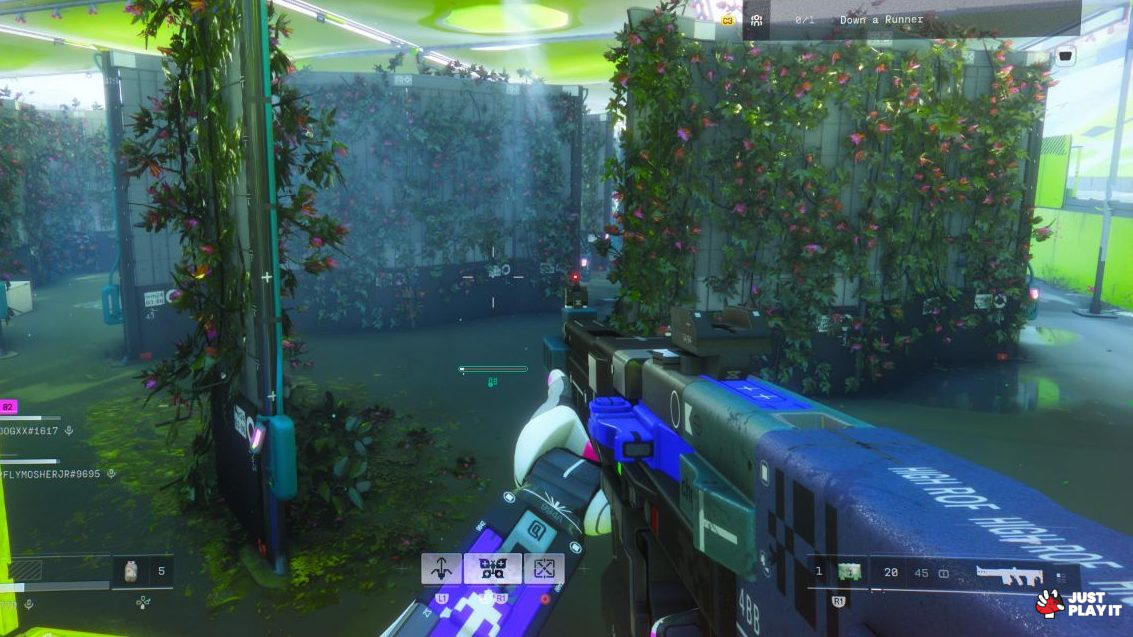Open the Just Play It watermark logo
This screenshot has height=637, width=1133.
pyautogui.click(x=1078, y=603)
